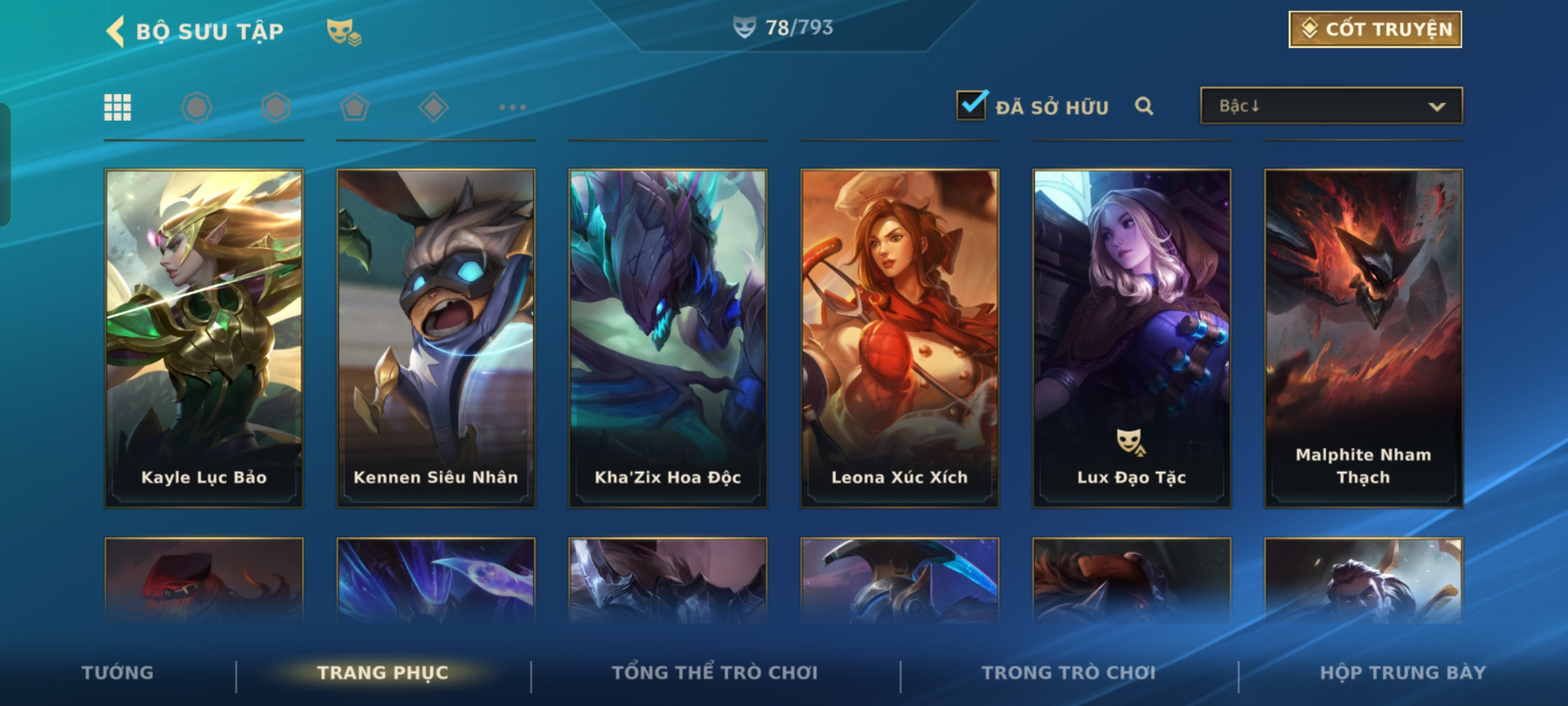Select the Kayle Lục Bảo skin card
1568x706 pixels.
tap(204, 338)
